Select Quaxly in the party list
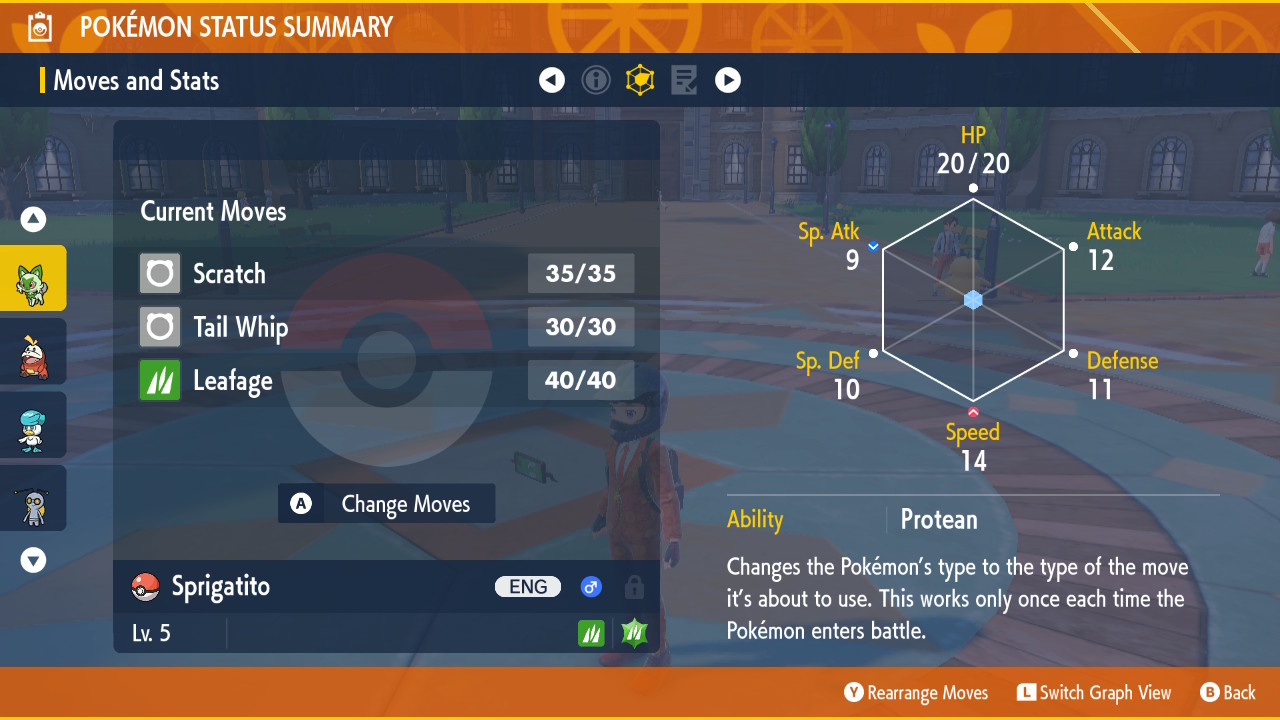The image size is (1280, 720). (33, 425)
